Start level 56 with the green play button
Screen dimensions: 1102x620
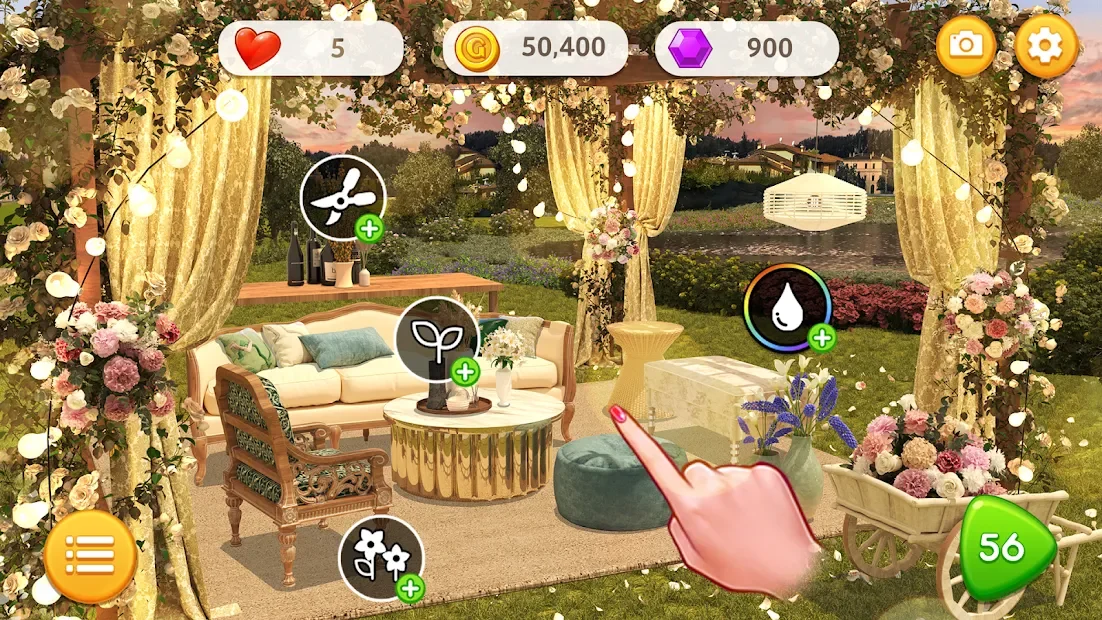click(1005, 546)
